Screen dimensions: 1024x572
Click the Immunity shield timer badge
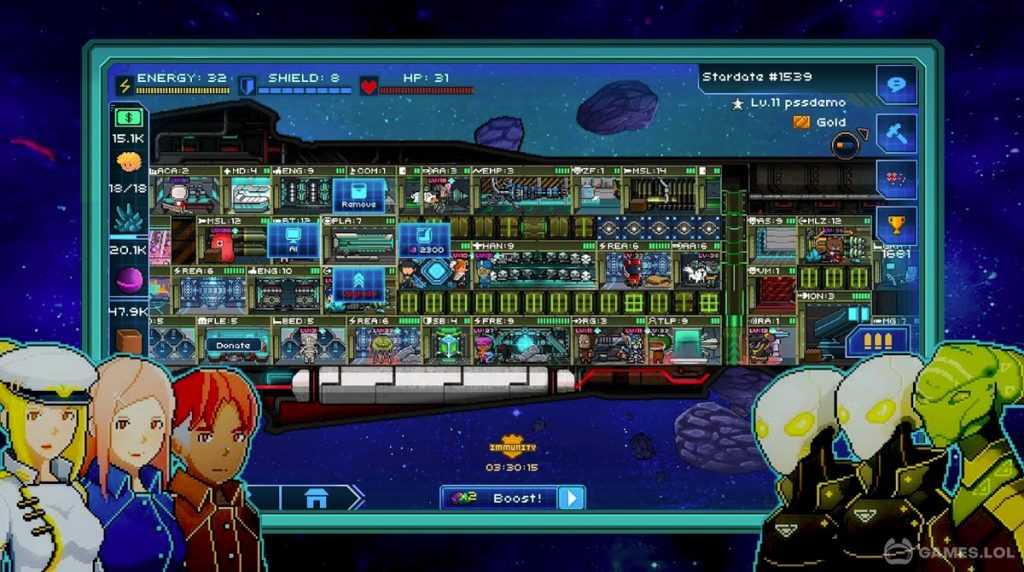[x=512, y=447]
